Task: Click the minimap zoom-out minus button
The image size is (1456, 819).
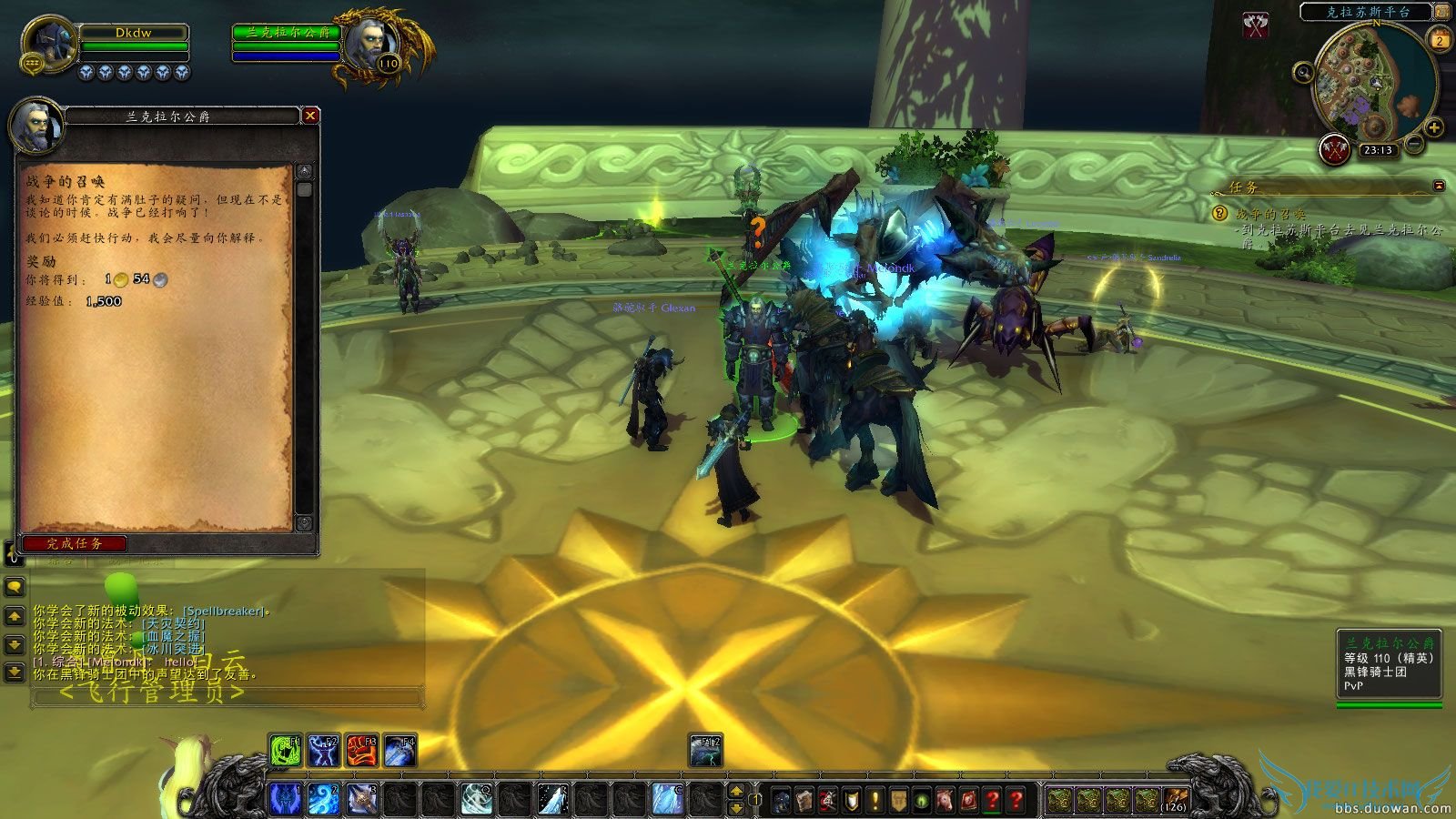Action: 1413,144
